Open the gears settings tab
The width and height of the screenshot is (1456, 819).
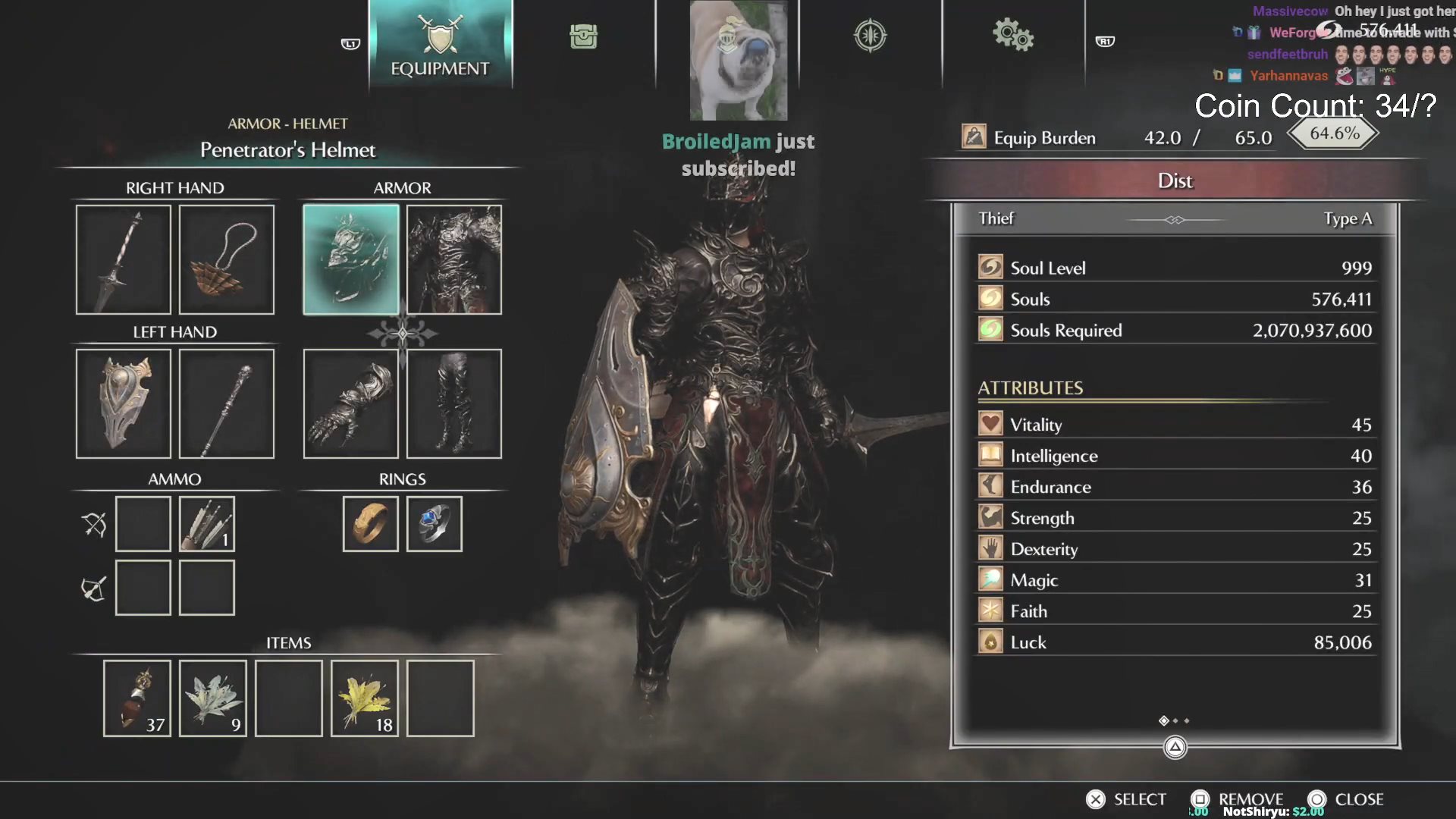tap(1012, 36)
